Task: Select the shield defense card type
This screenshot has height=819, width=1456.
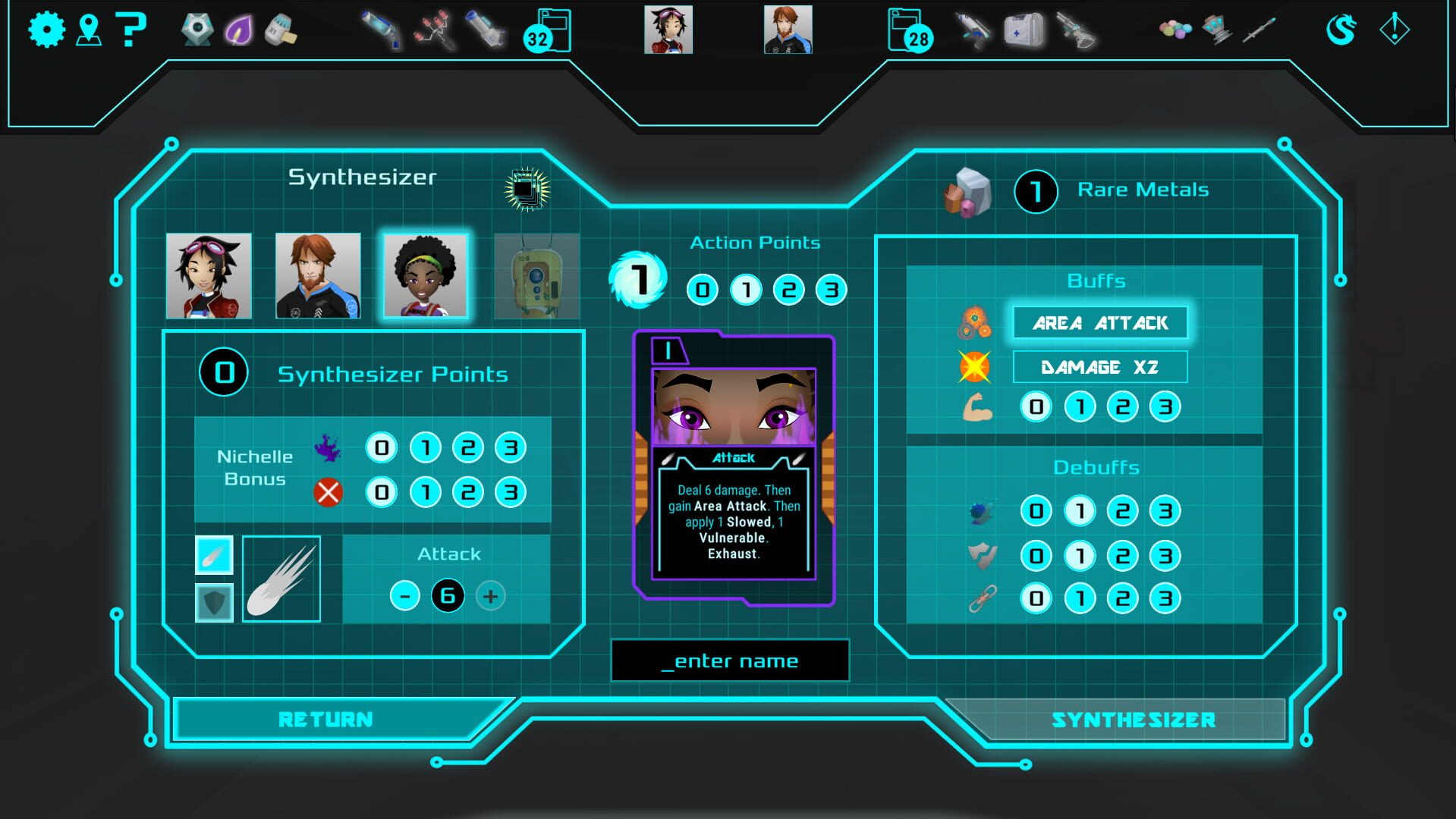Action: (x=214, y=603)
